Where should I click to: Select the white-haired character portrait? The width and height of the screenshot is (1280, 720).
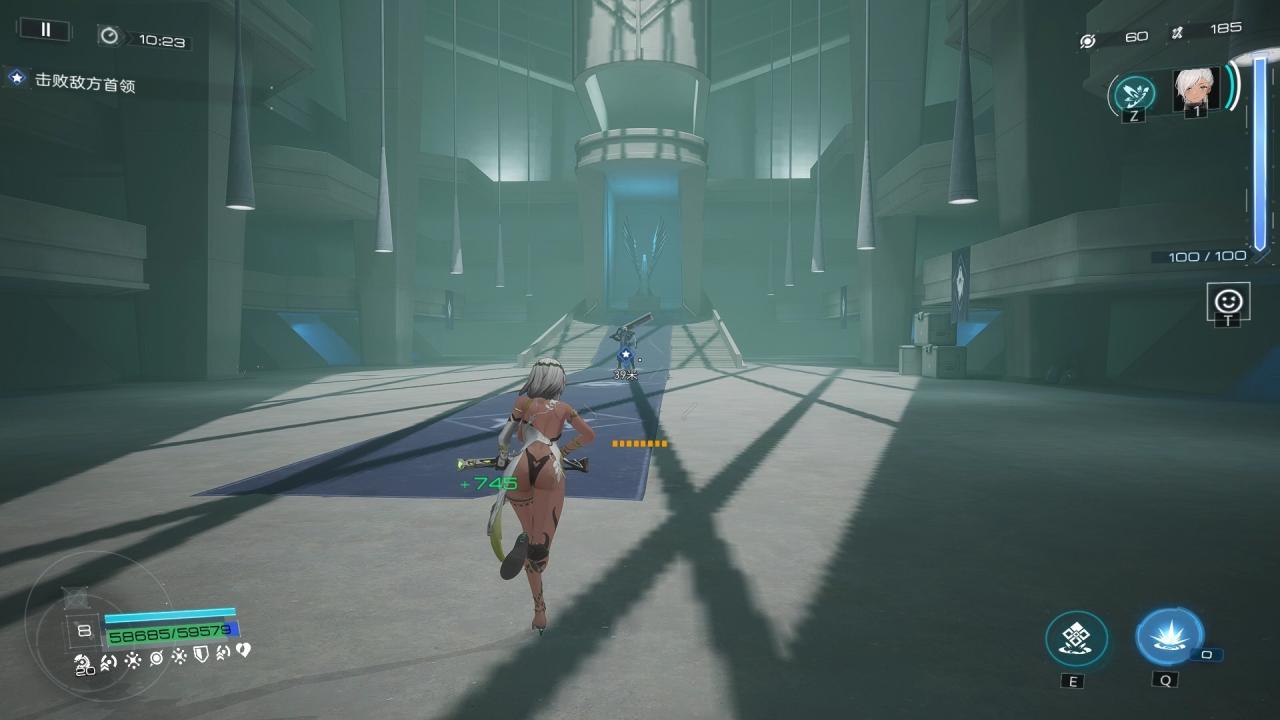pyautogui.click(x=1195, y=90)
